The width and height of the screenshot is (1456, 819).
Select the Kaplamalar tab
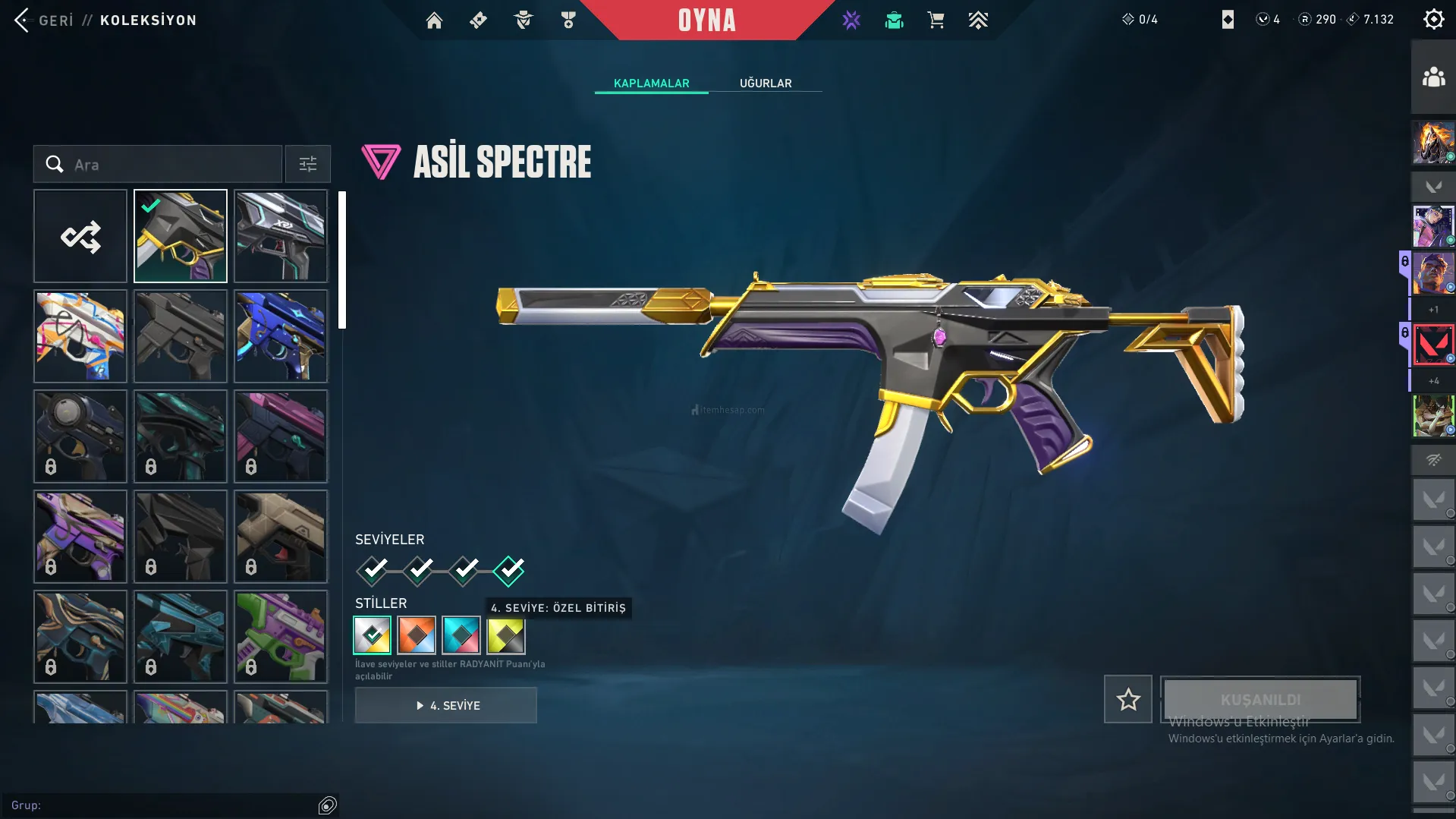(x=651, y=83)
